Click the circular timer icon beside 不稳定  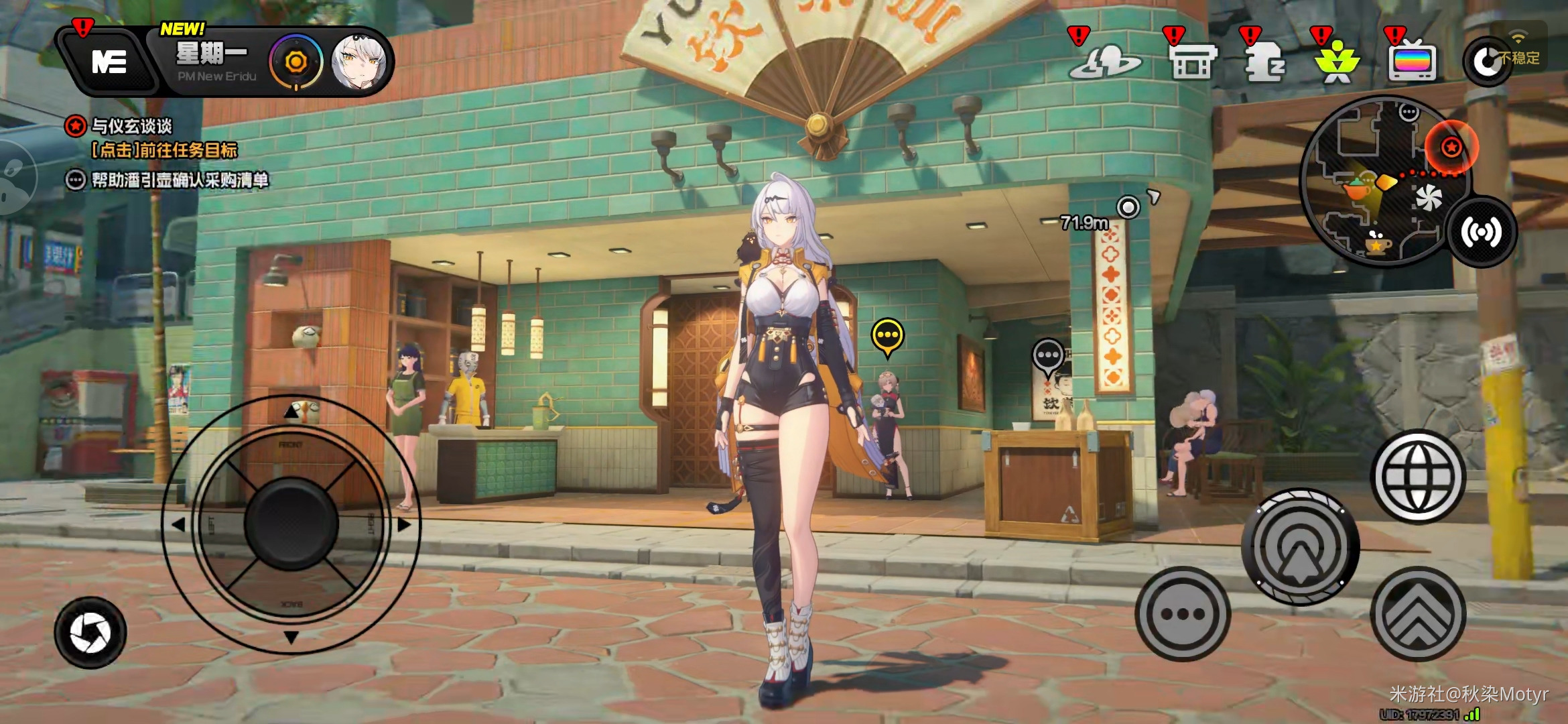point(1486,62)
